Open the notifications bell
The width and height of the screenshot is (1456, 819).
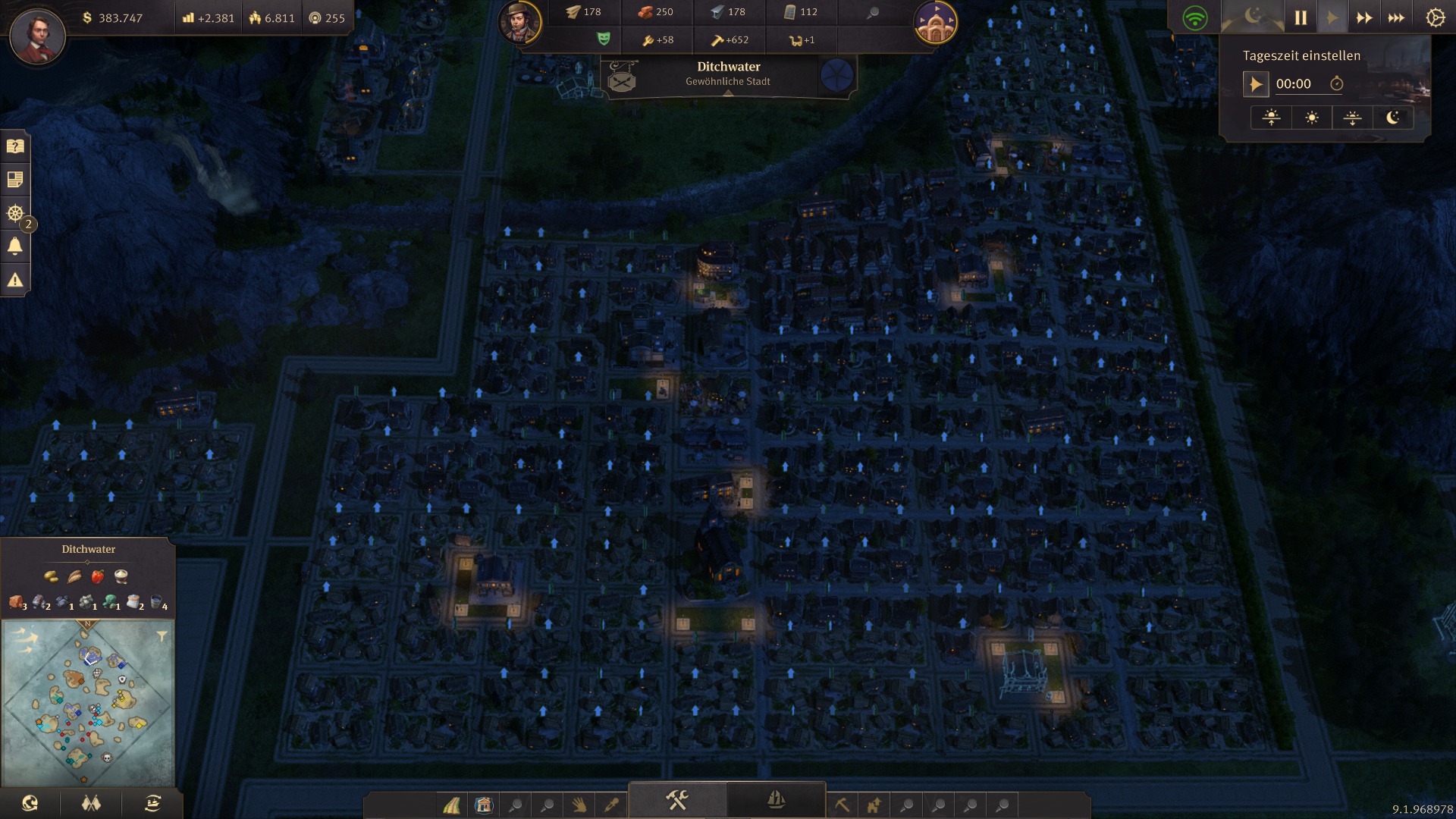tap(15, 246)
